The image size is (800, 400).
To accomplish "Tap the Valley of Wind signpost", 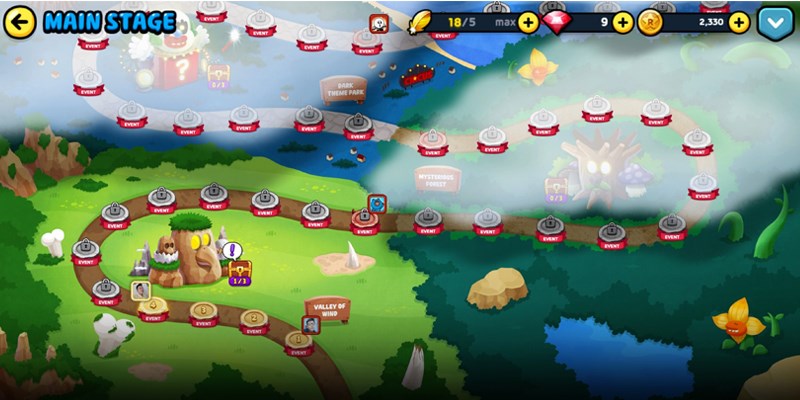I will (x=328, y=309).
